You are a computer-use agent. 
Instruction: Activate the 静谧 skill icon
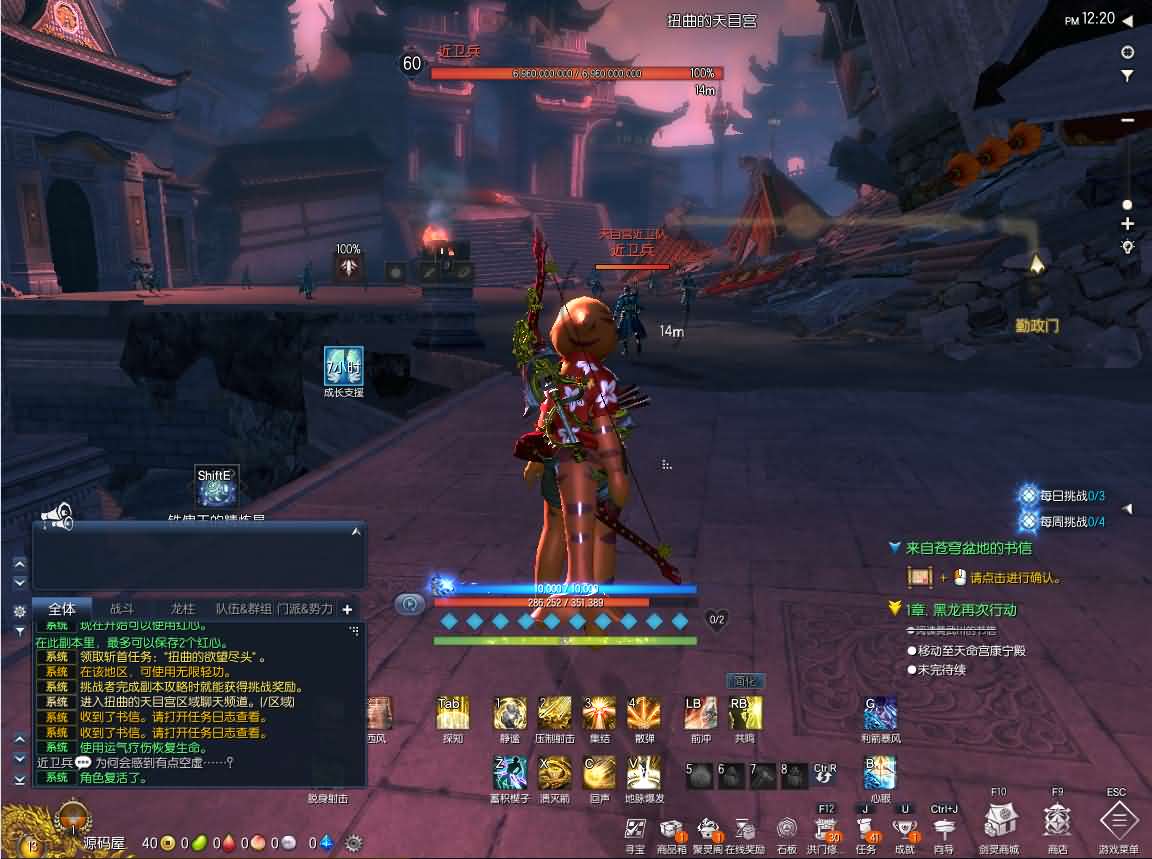[x=510, y=713]
